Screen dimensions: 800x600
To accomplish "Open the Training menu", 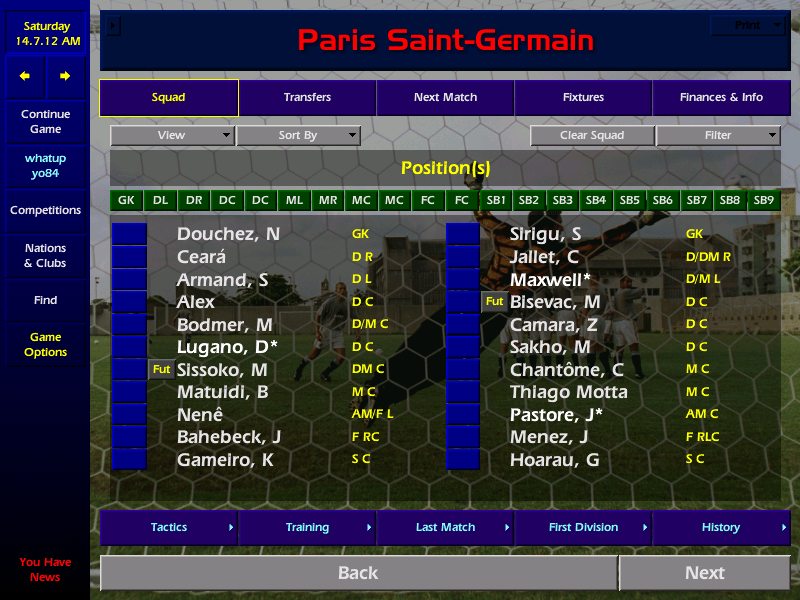I will click(x=307, y=527).
